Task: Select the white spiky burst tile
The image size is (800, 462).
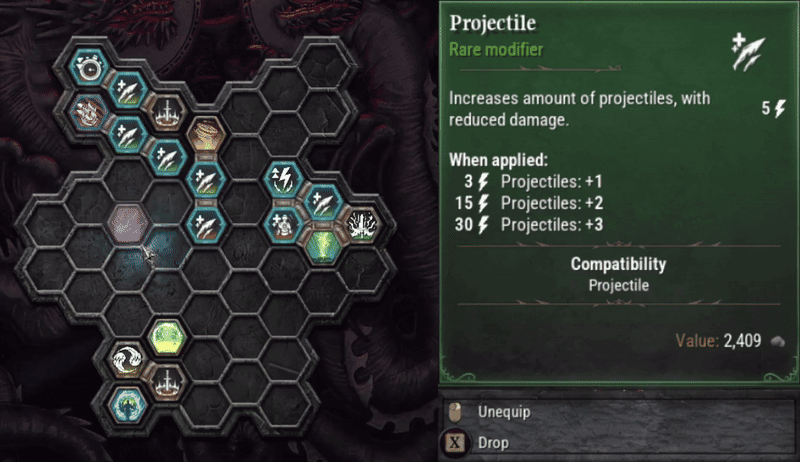Action: click(360, 223)
